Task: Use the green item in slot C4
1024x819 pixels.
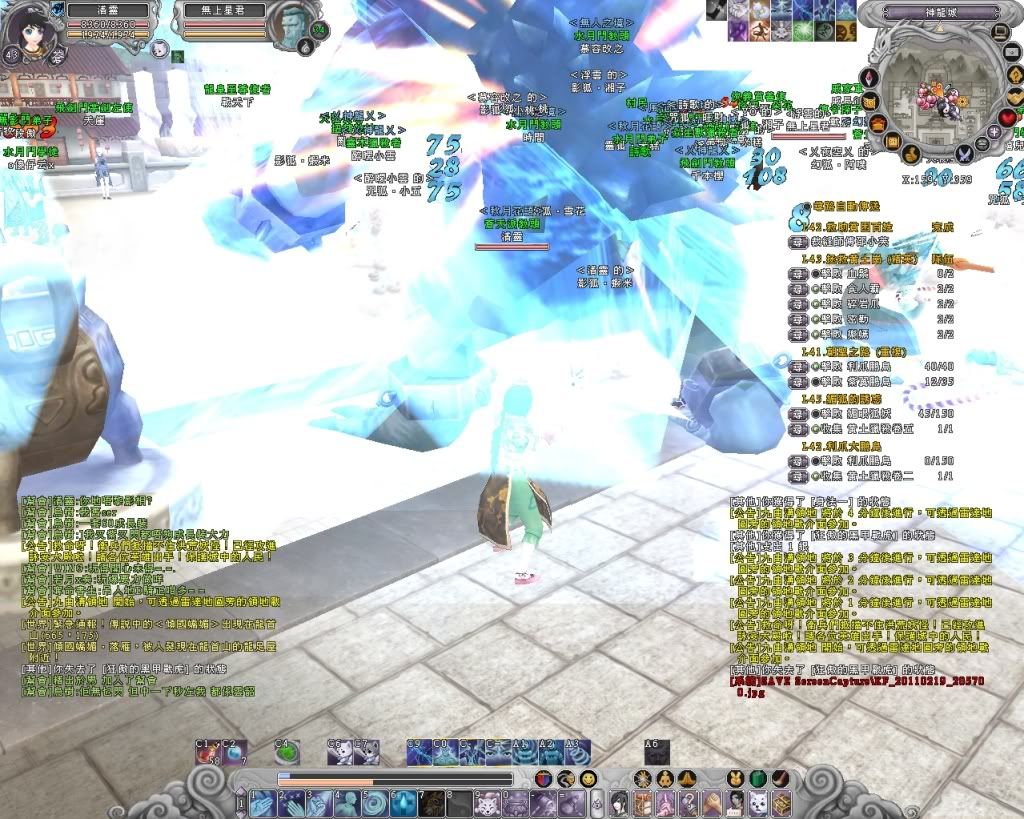Action: tap(285, 752)
